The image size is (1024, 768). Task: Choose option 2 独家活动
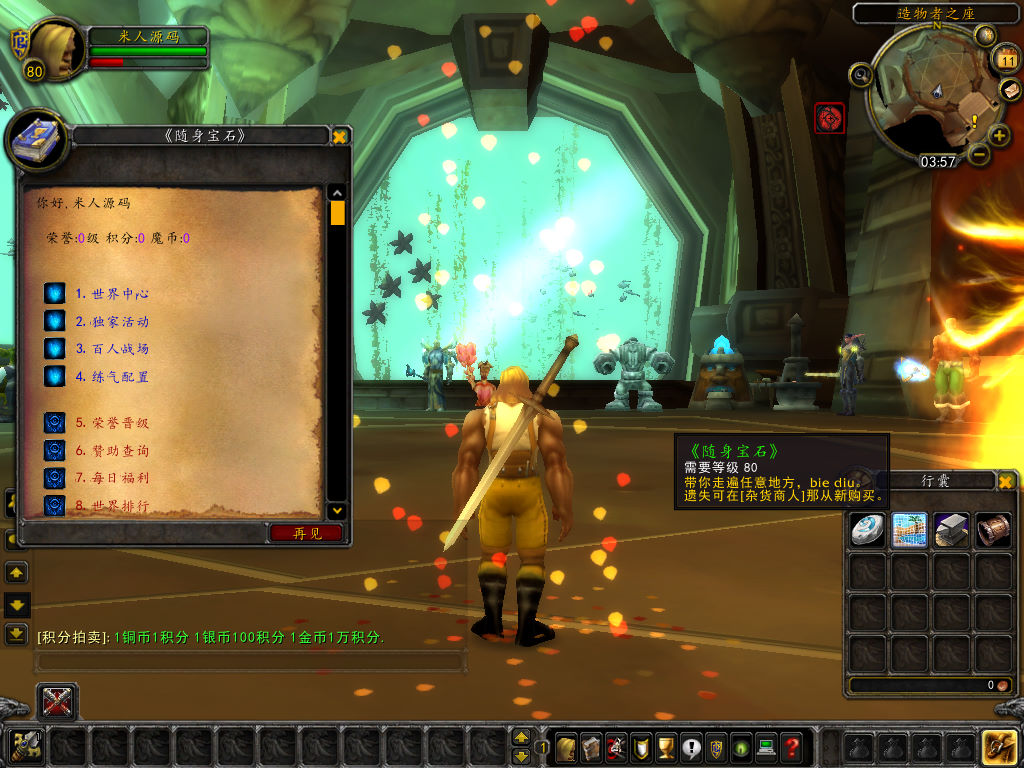[x=112, y=322]
